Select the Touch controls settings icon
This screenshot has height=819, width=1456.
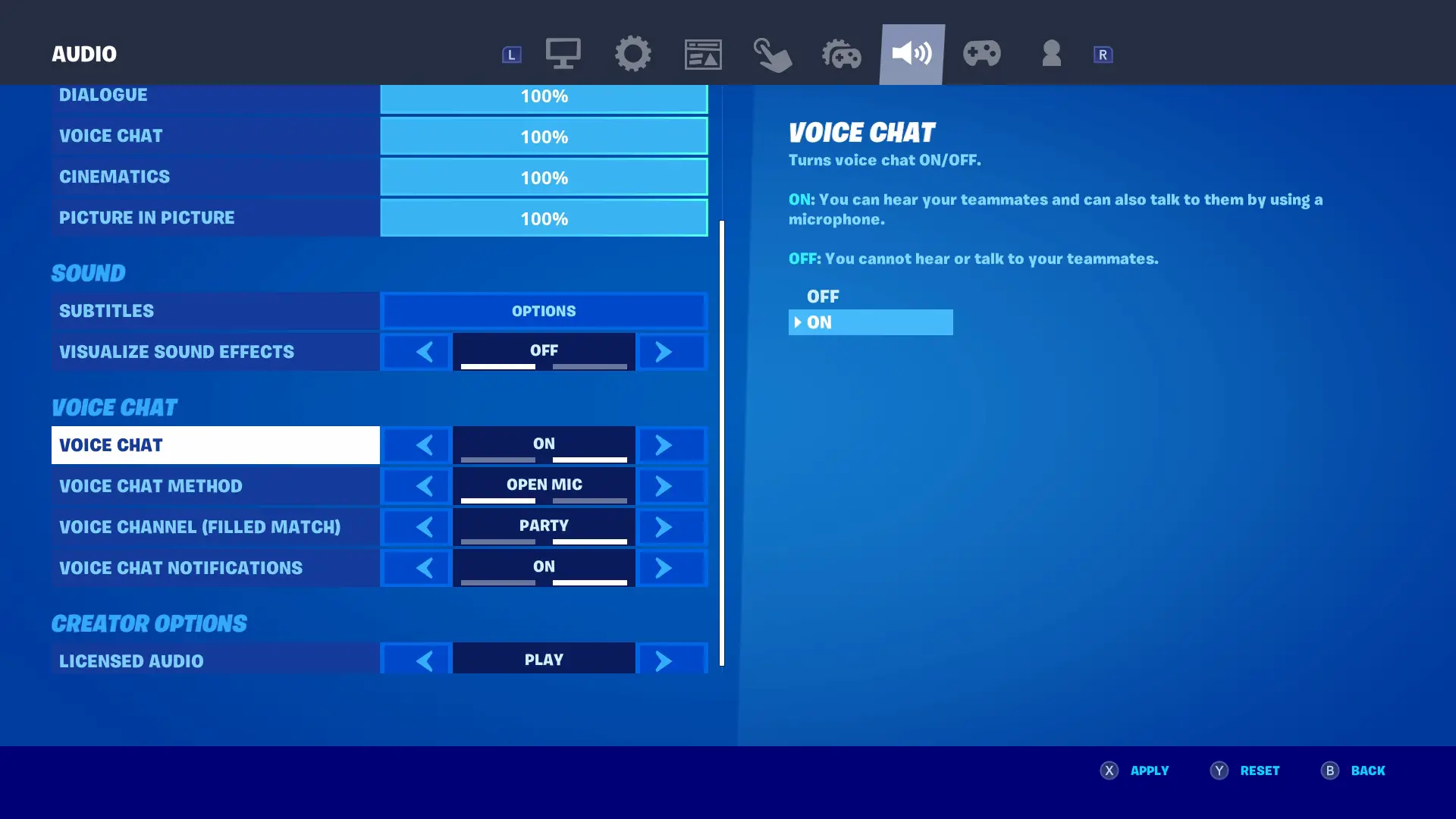[773, 53]
